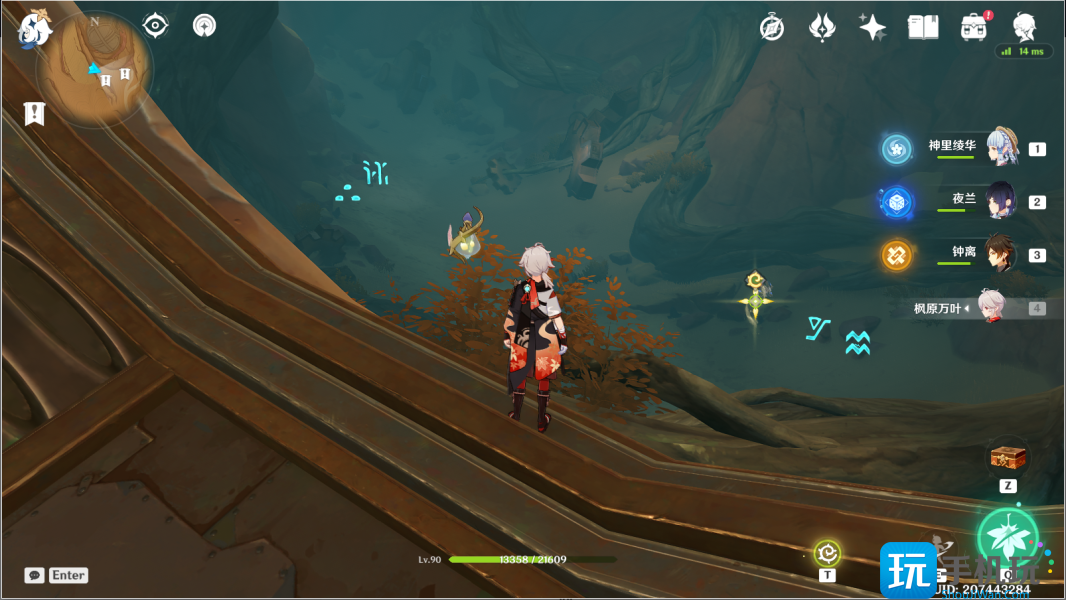1066x600 pixels.
Task: Switch to party member 夜兰
Action: click(x=1000, y=201)
